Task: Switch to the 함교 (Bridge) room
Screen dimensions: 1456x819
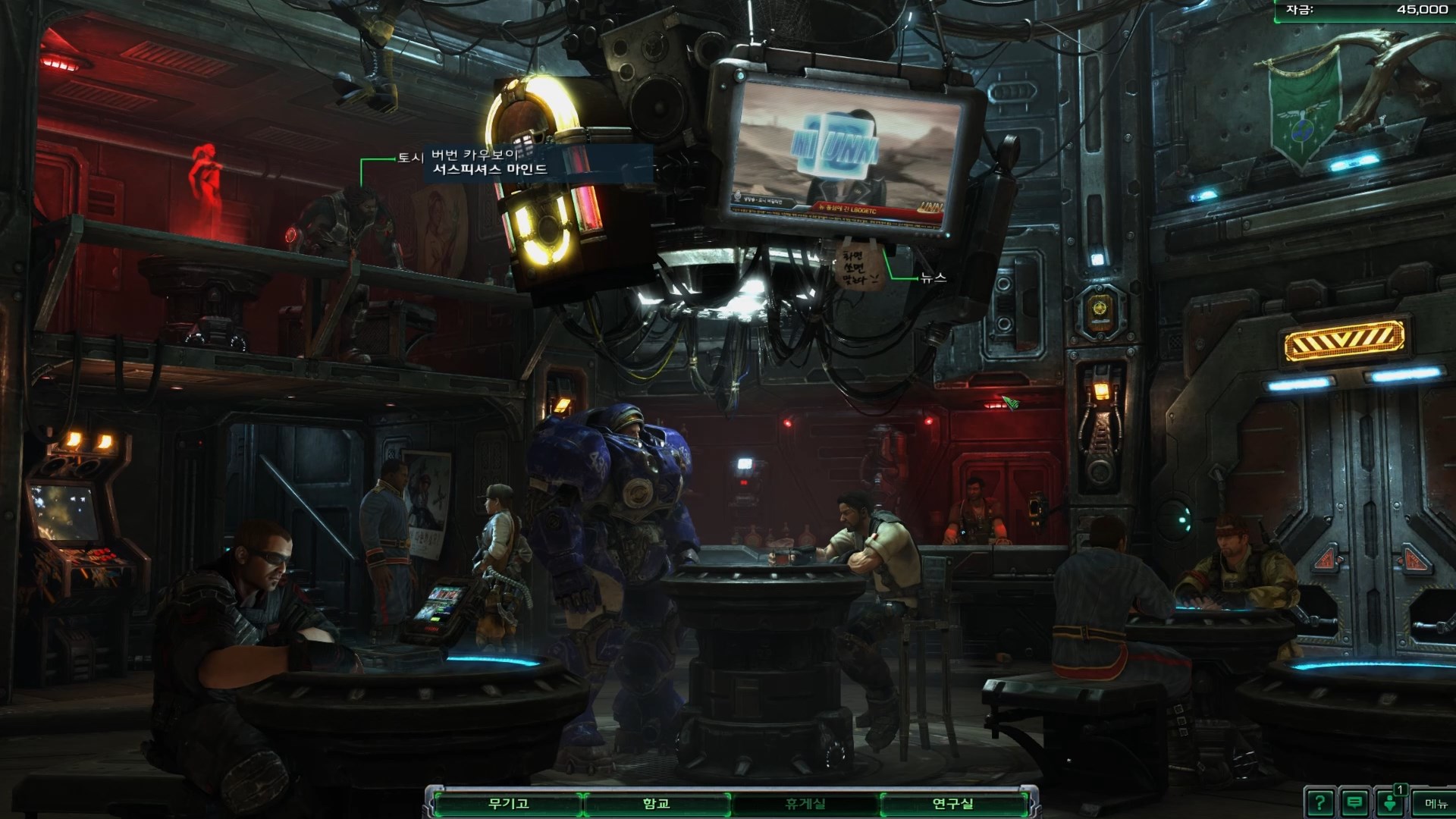Action: [656, 804]
